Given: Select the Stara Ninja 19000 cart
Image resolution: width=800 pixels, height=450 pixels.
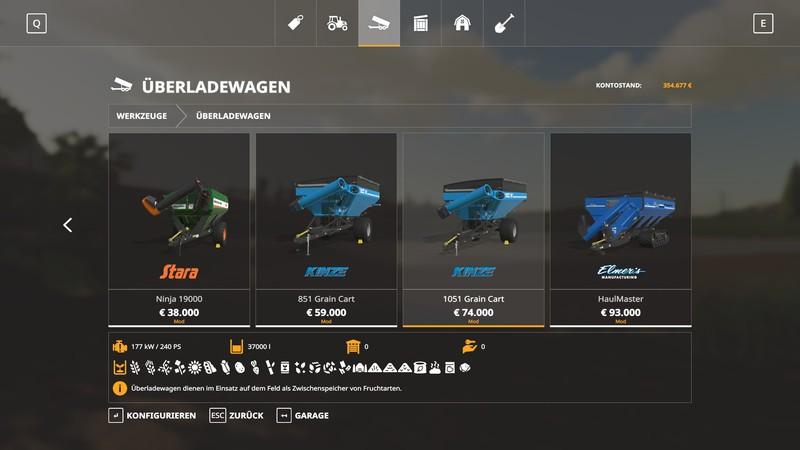Looking at the screenshot, I should [x=179, y=229].
